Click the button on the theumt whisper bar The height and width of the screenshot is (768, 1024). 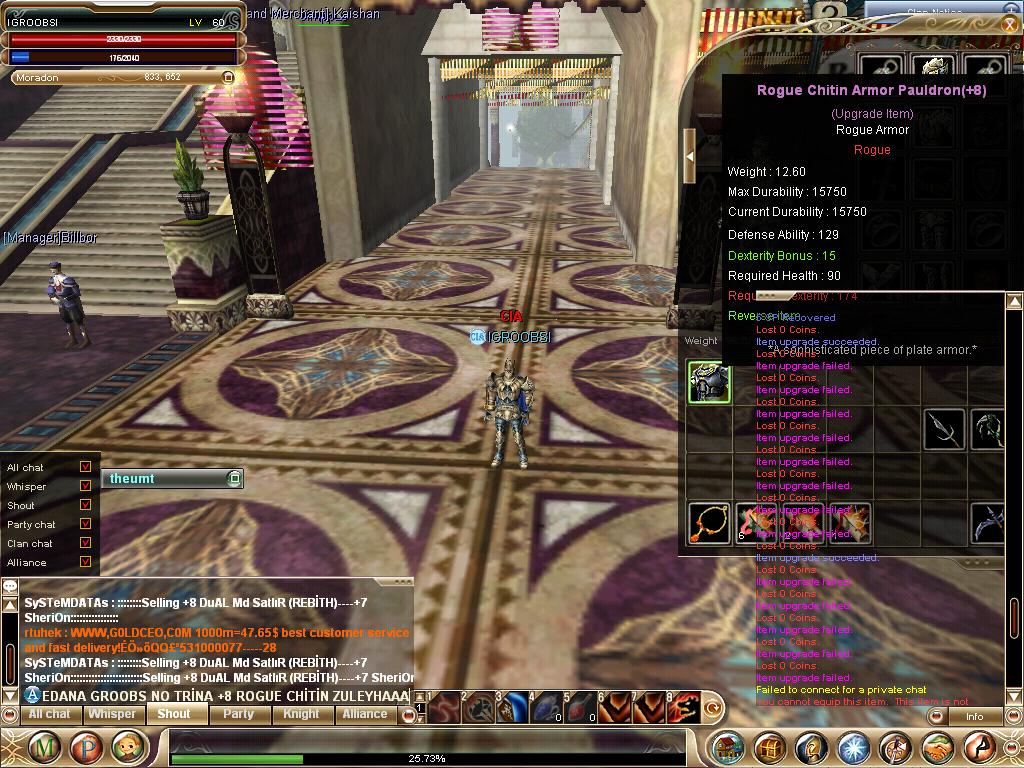[x=234, y=479]
